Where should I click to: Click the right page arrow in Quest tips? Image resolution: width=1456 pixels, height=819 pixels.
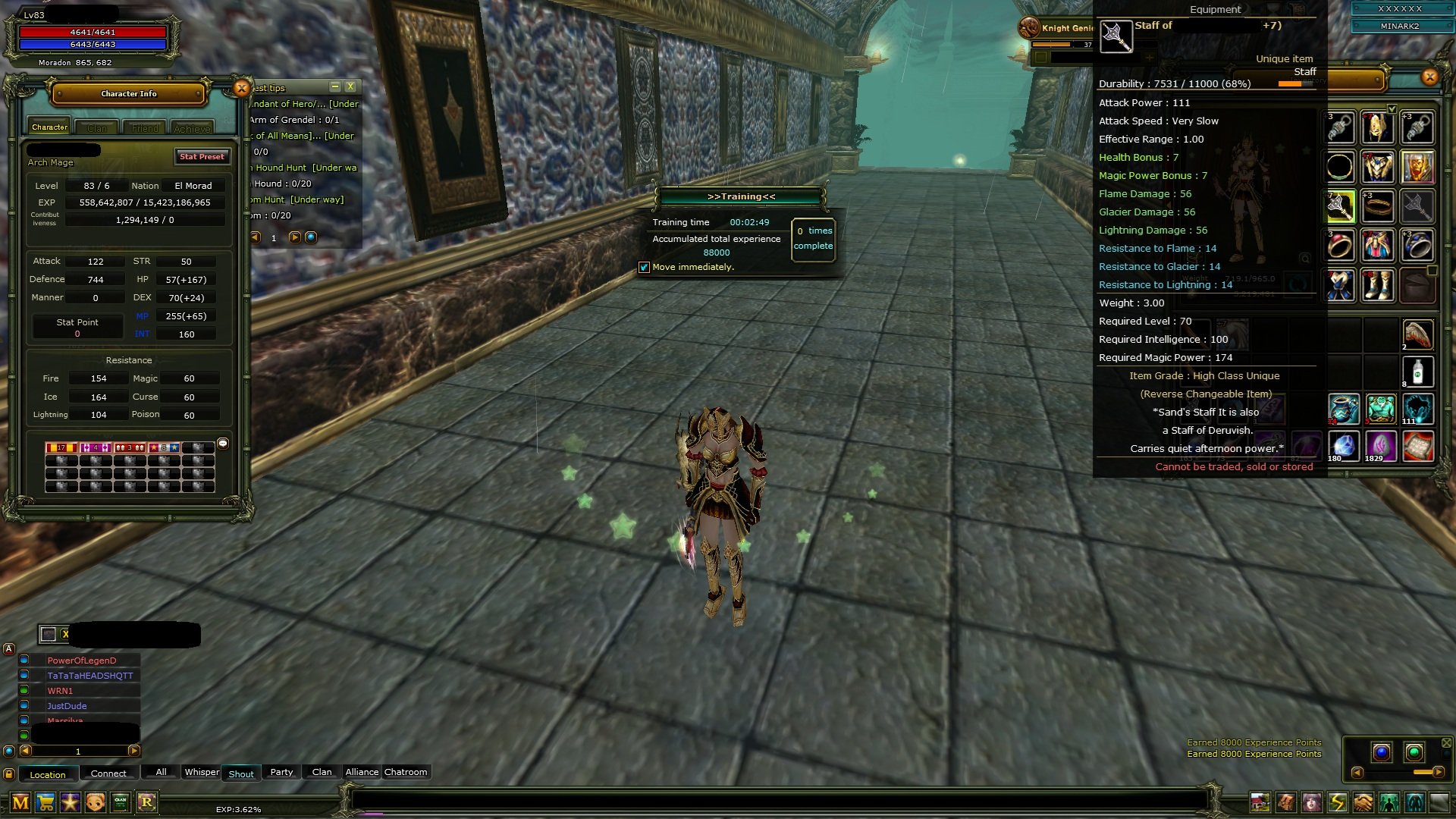294,236
